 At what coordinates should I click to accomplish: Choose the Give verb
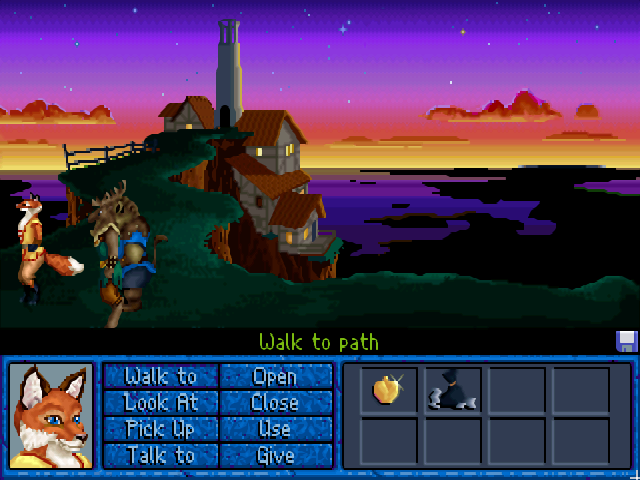click(275, 455)
